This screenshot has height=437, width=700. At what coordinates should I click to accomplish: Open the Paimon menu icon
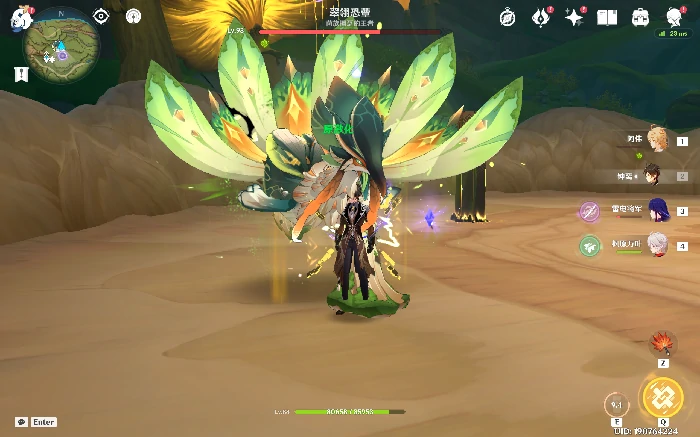[22, 18]
